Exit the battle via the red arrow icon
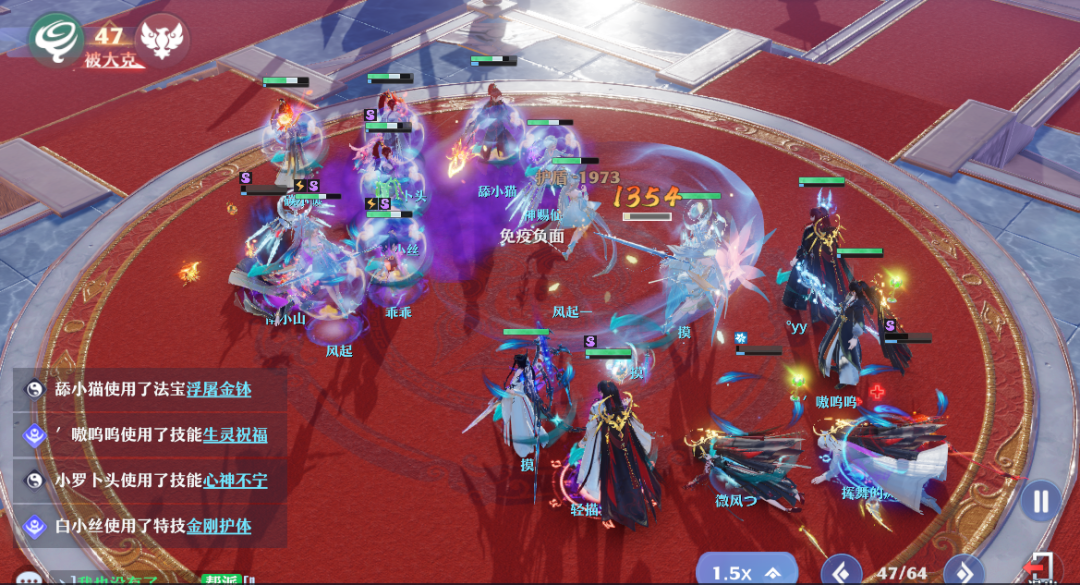 1042,568
